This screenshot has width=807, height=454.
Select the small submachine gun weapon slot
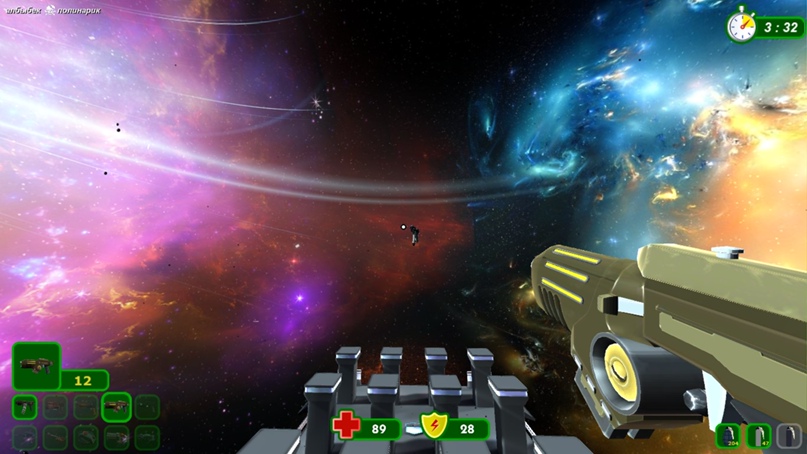(25, 407)
